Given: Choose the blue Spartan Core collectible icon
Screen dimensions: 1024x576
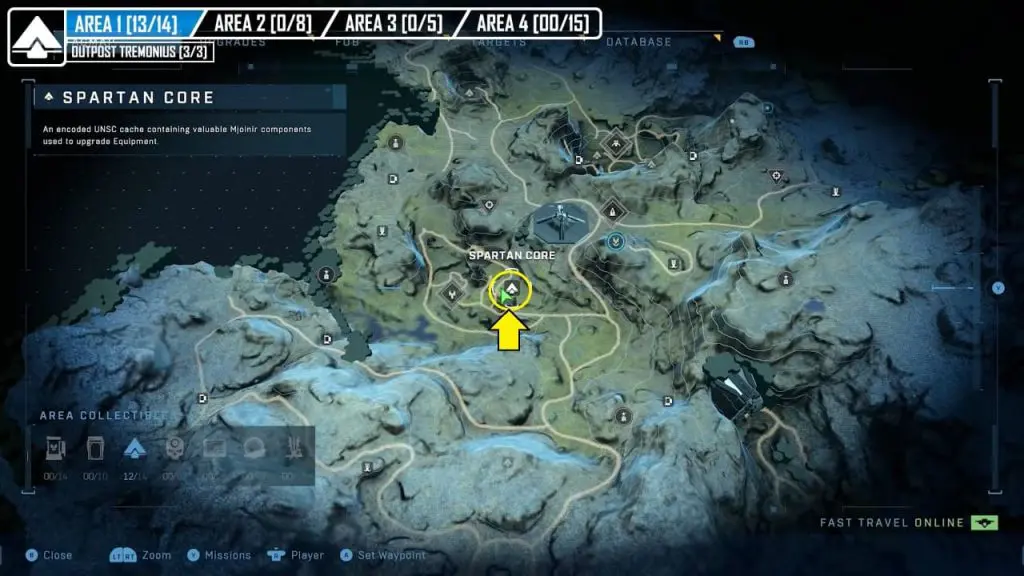Looking at the screenshot, I should [135, 449].
